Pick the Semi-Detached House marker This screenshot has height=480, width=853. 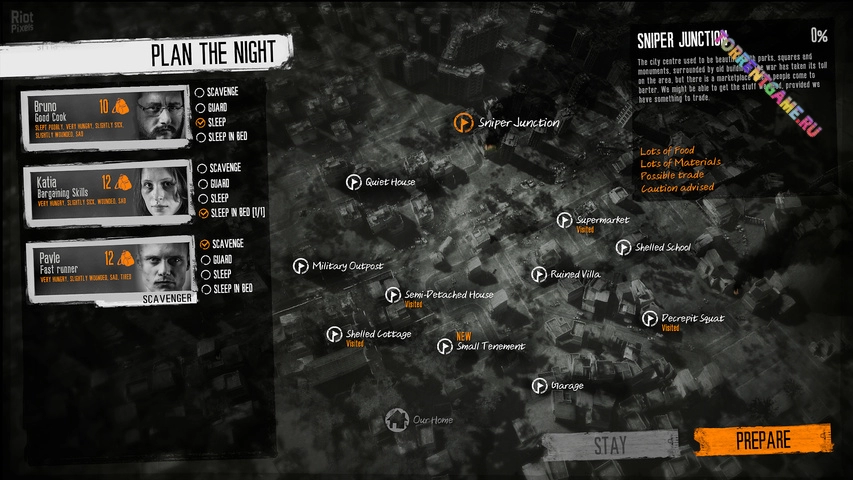click(x=393, y=295)
